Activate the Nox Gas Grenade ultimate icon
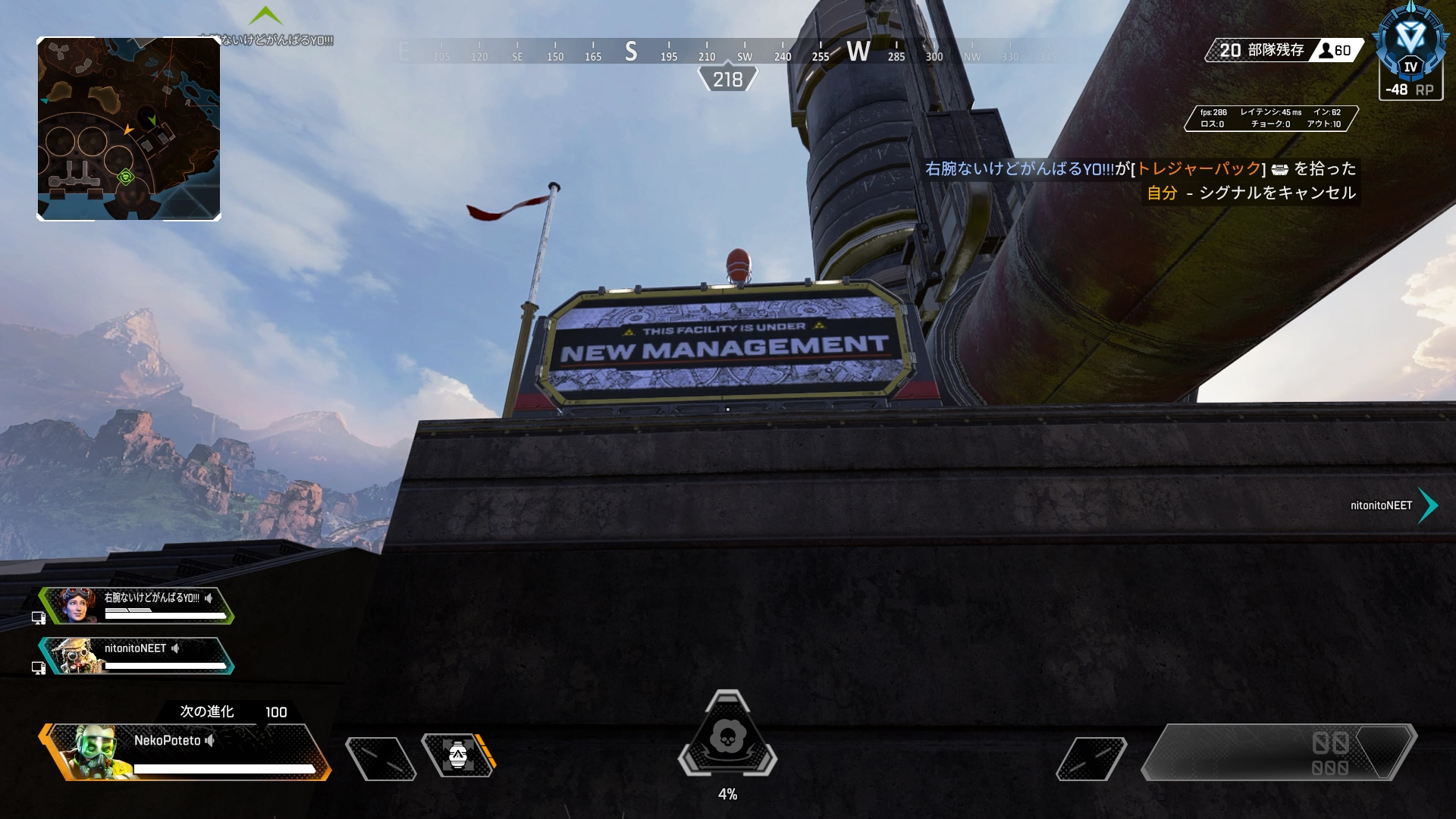The height and width of the screenshot is (819, 1456). pos(728,736)
